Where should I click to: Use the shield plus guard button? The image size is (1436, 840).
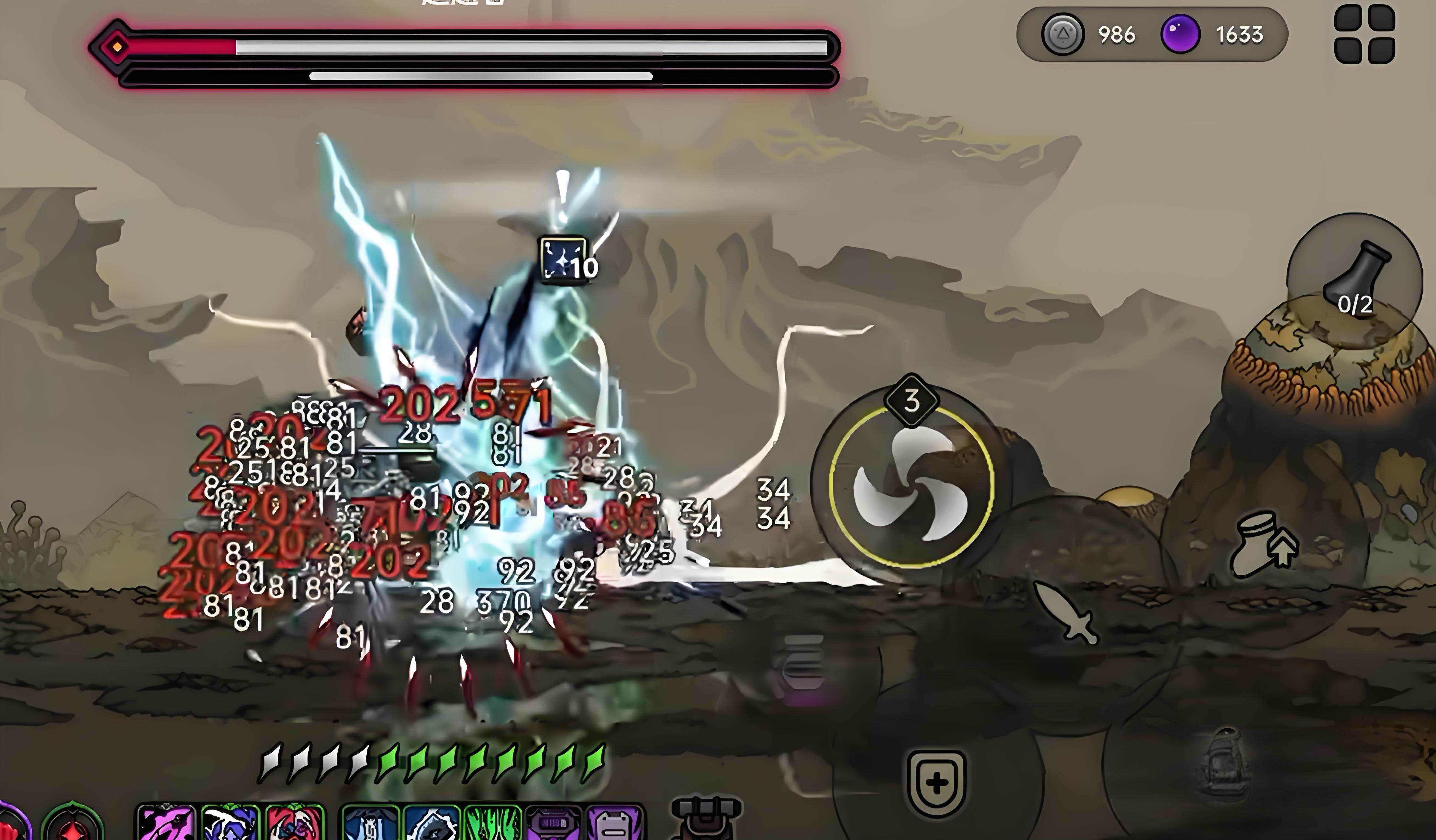click(x=936, y=784)
